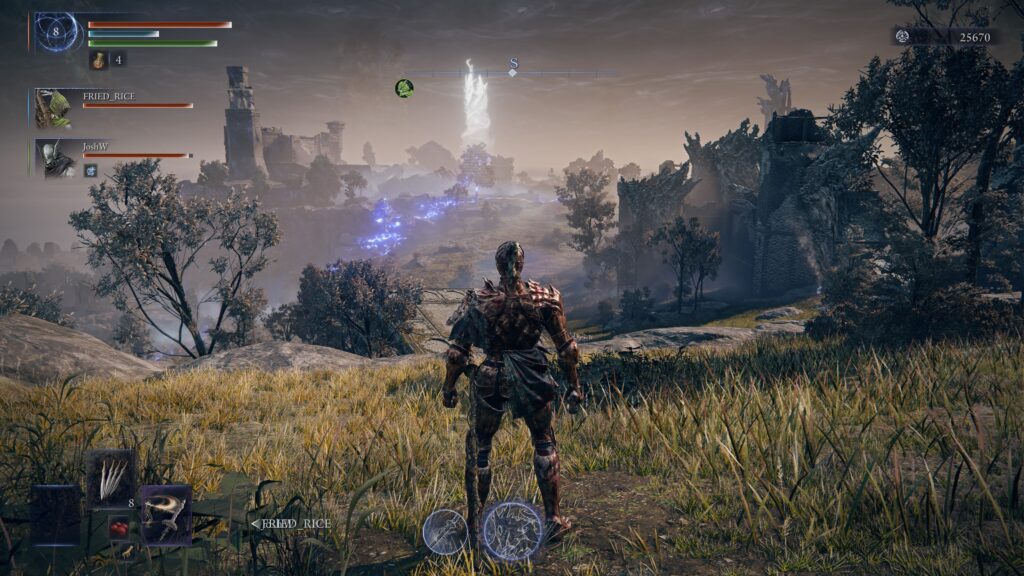Select the white claw weapon slot
This screenshot has height=576, width=1024.
click(110, 478)
